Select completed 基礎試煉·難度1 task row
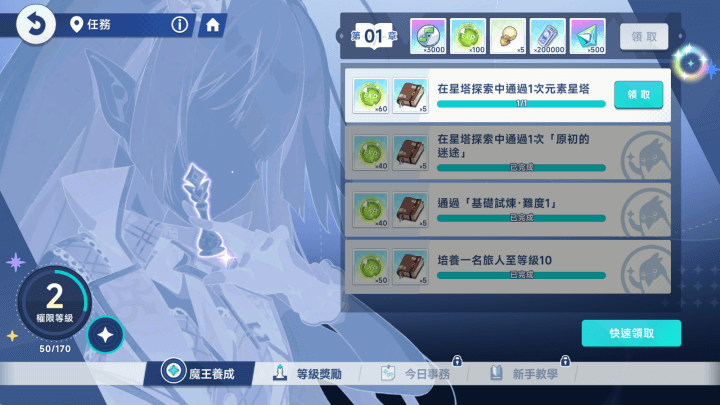Image resolution: width=720 pixels, height=405 pixels. tap(508, 208)
